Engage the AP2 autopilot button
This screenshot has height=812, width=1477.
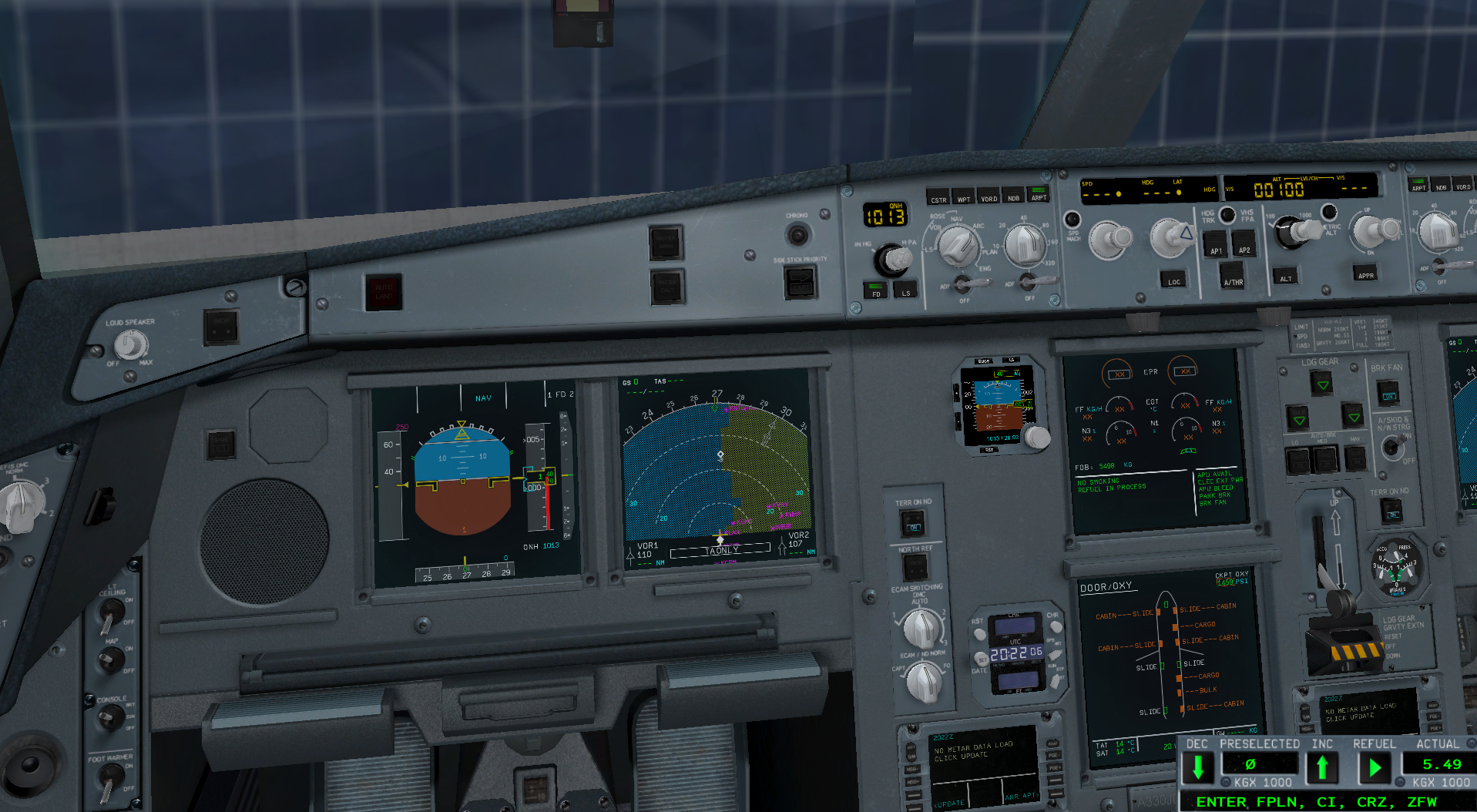(1244, 247)
